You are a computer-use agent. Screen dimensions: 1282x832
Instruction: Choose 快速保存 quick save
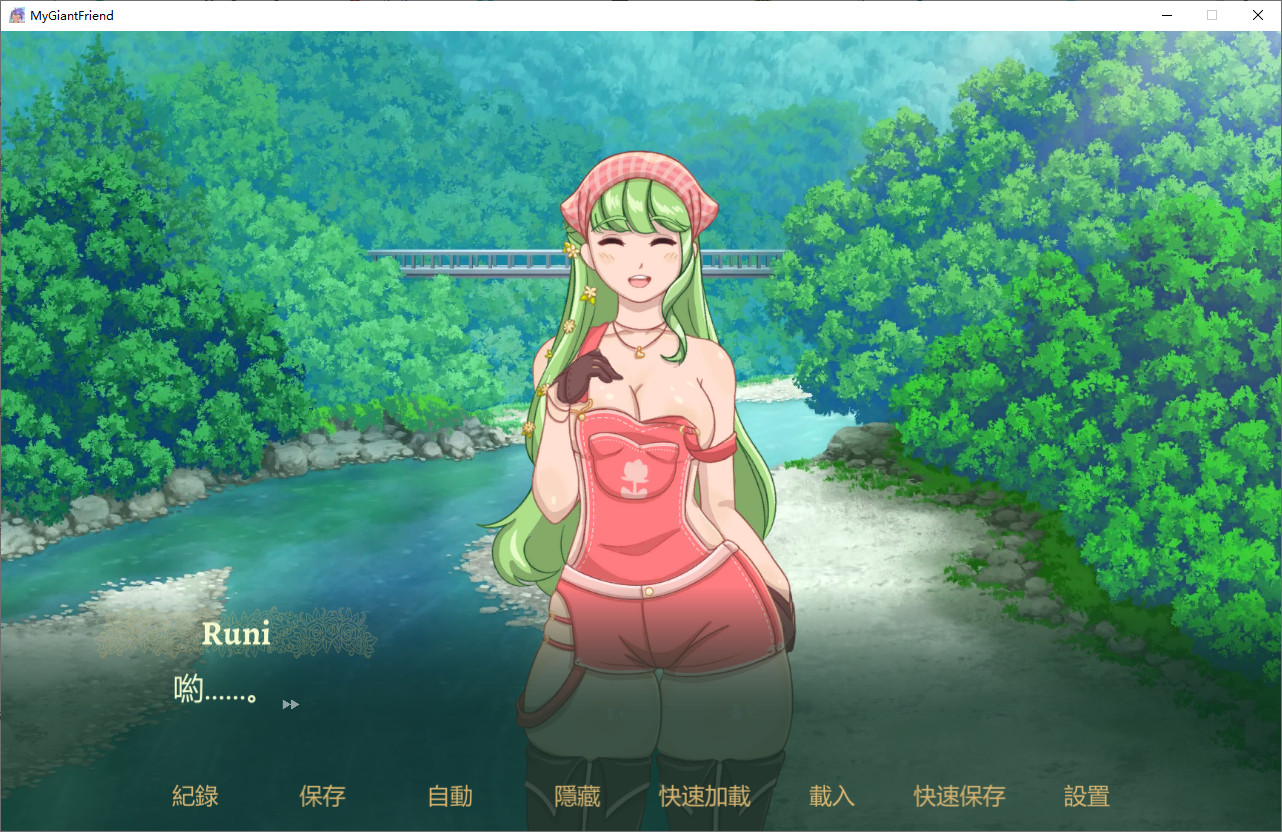(x=959, y=796)
